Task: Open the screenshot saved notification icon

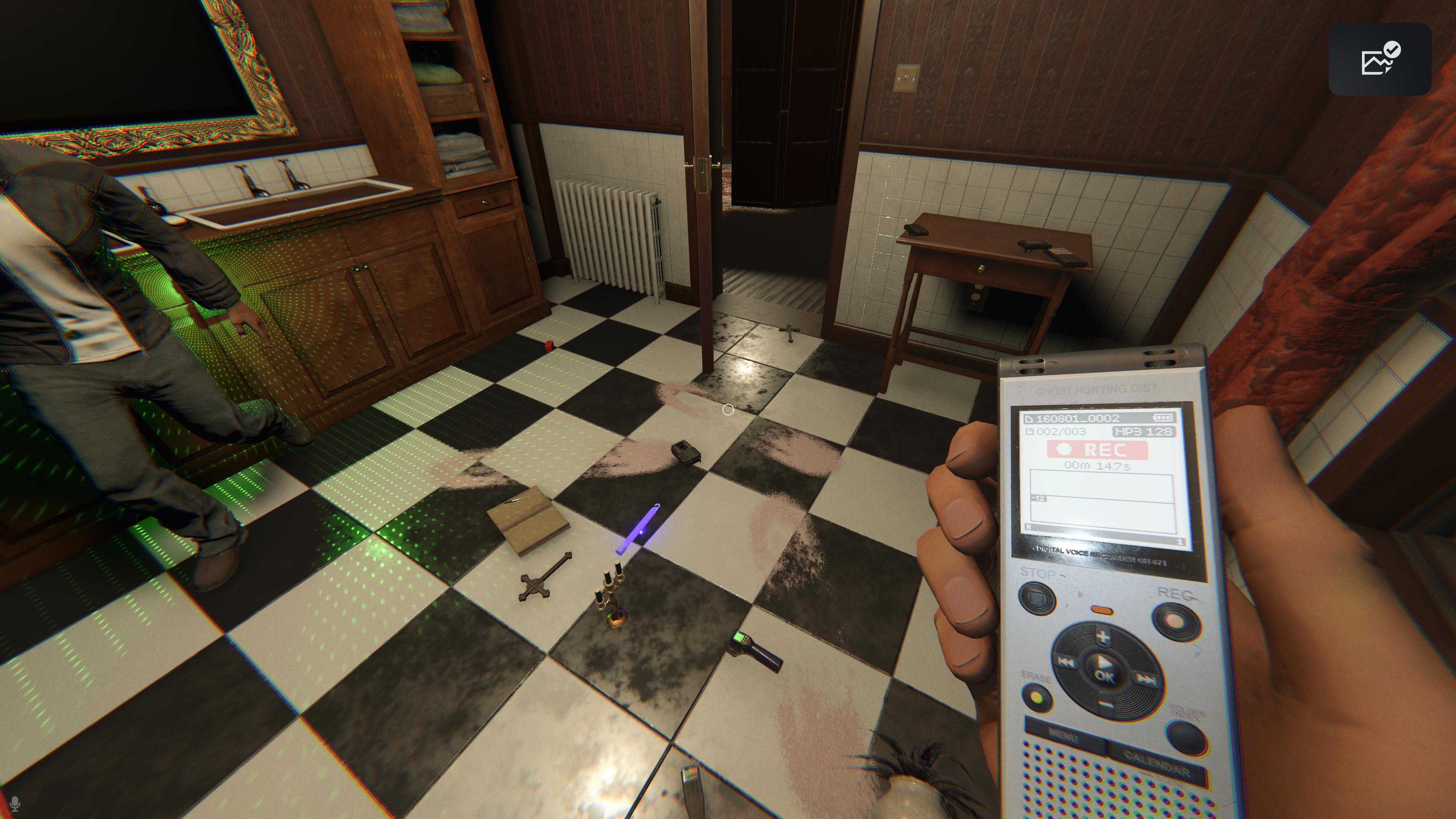Action: tap(1379, 59)
